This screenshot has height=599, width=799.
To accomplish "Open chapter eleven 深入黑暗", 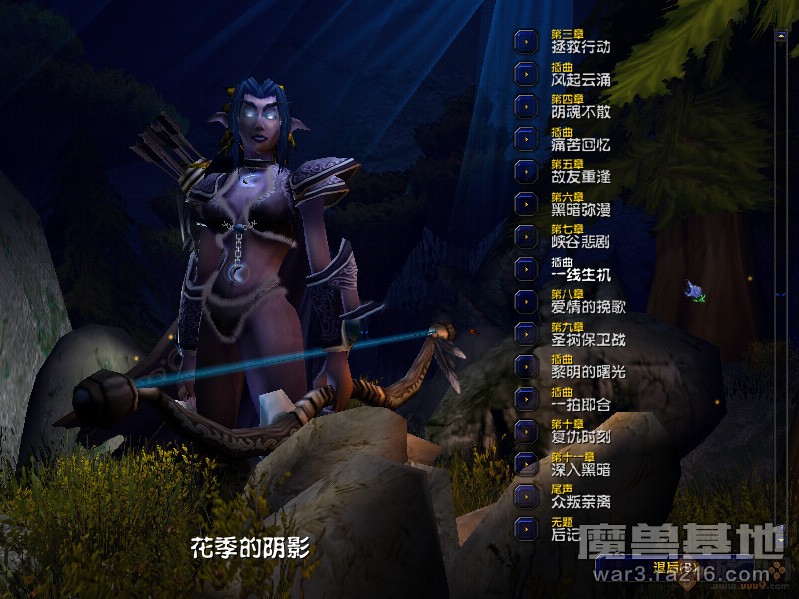I will point(526,463).
